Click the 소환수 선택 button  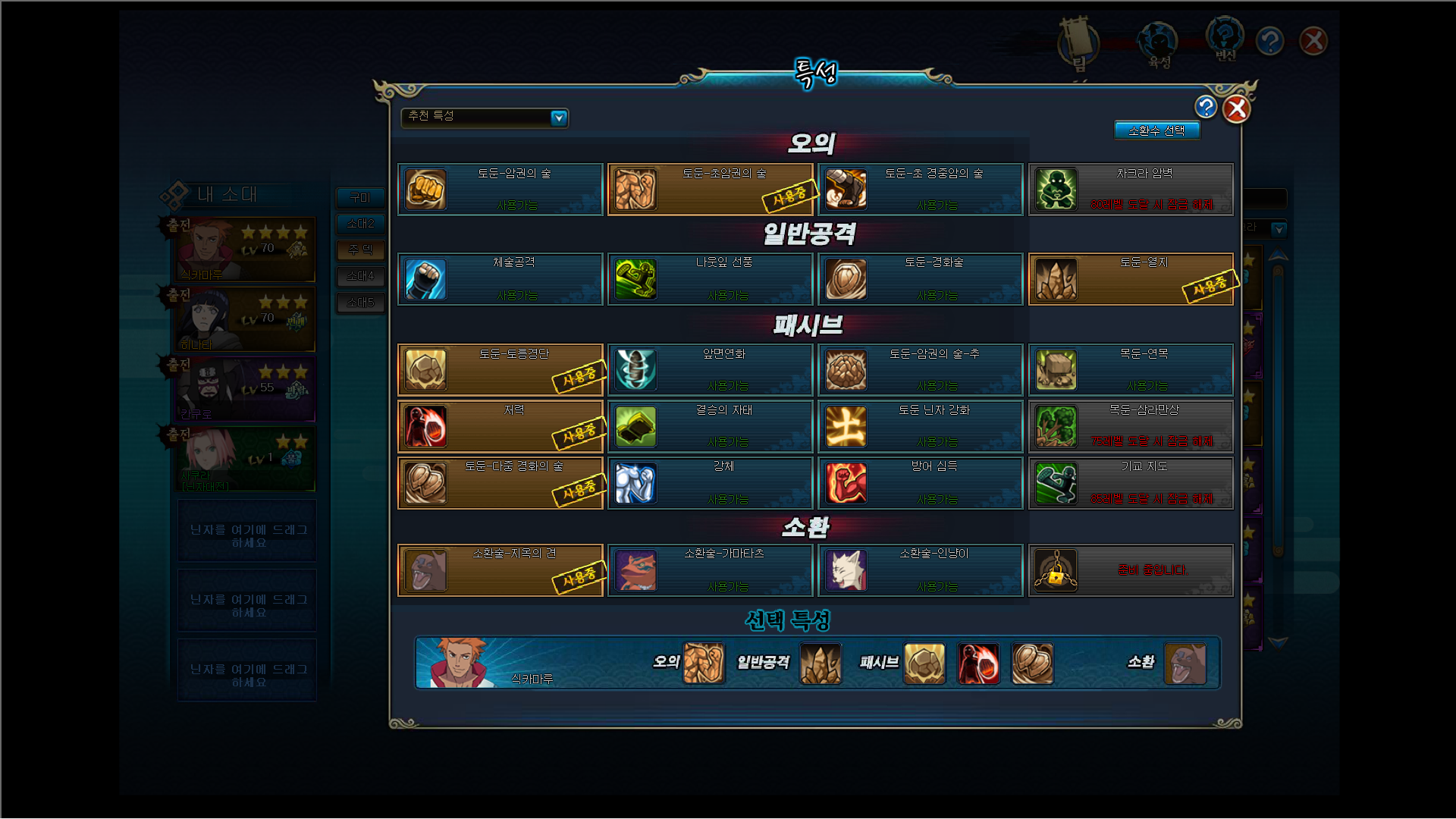point(1156,130)
